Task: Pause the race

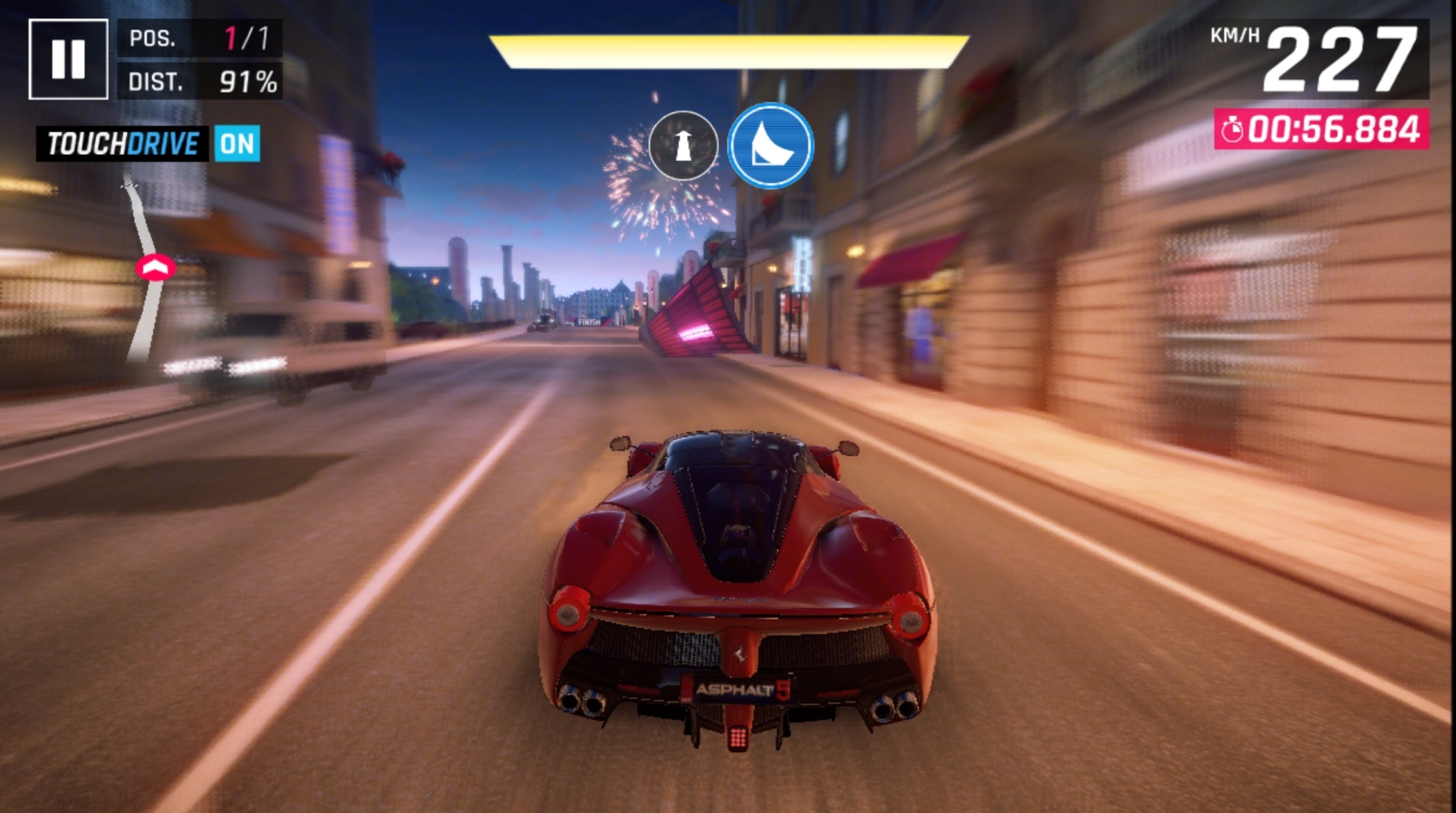Action: [68, 59]
